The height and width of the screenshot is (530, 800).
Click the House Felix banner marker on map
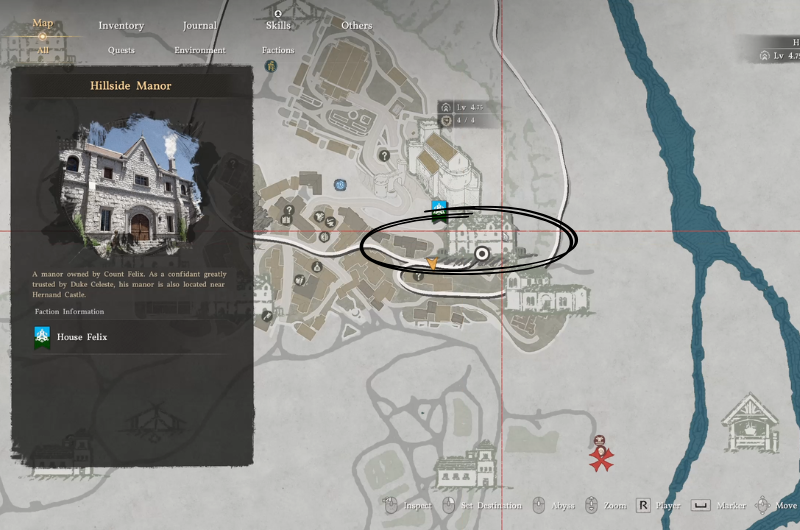tap(438, 208)
